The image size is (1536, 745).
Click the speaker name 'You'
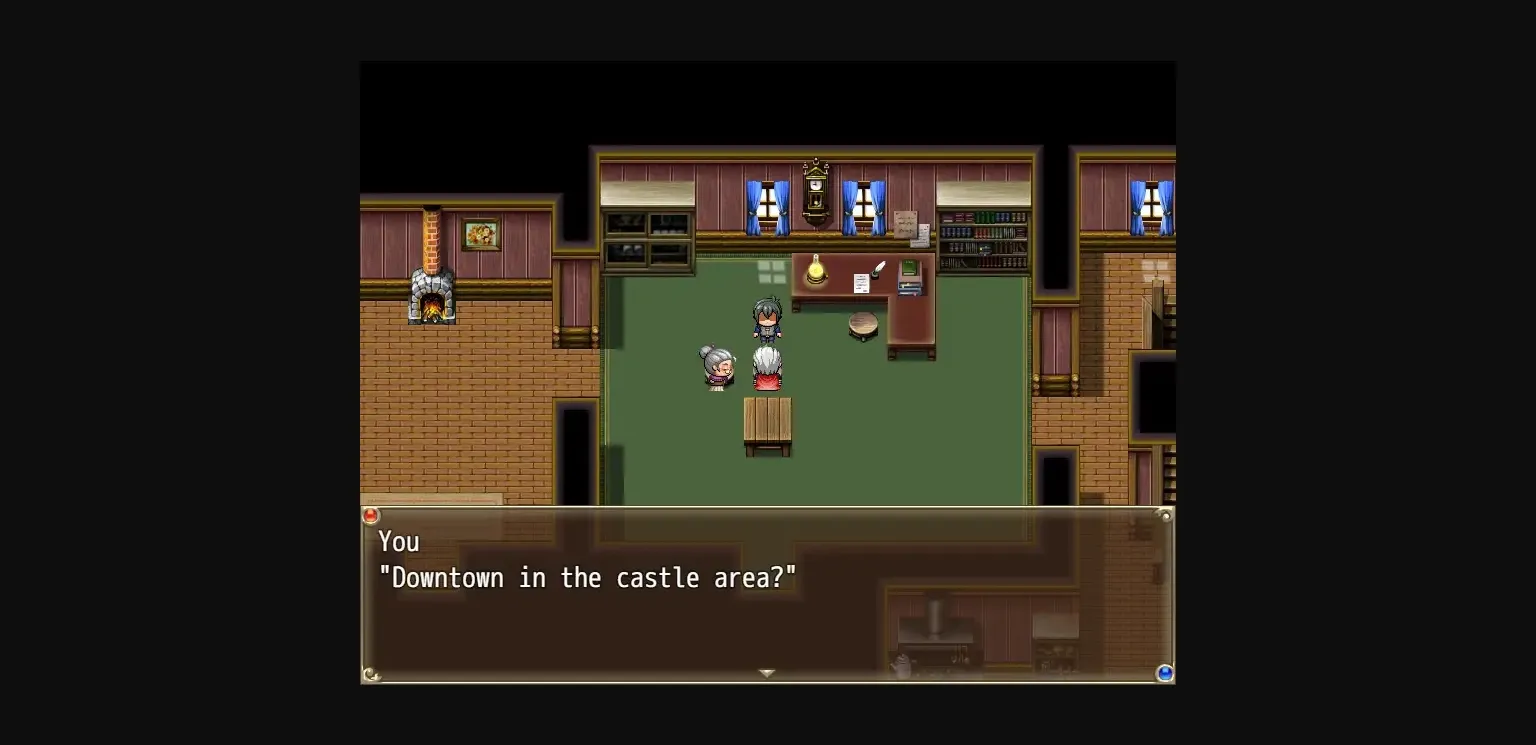[x=399, y=541]
